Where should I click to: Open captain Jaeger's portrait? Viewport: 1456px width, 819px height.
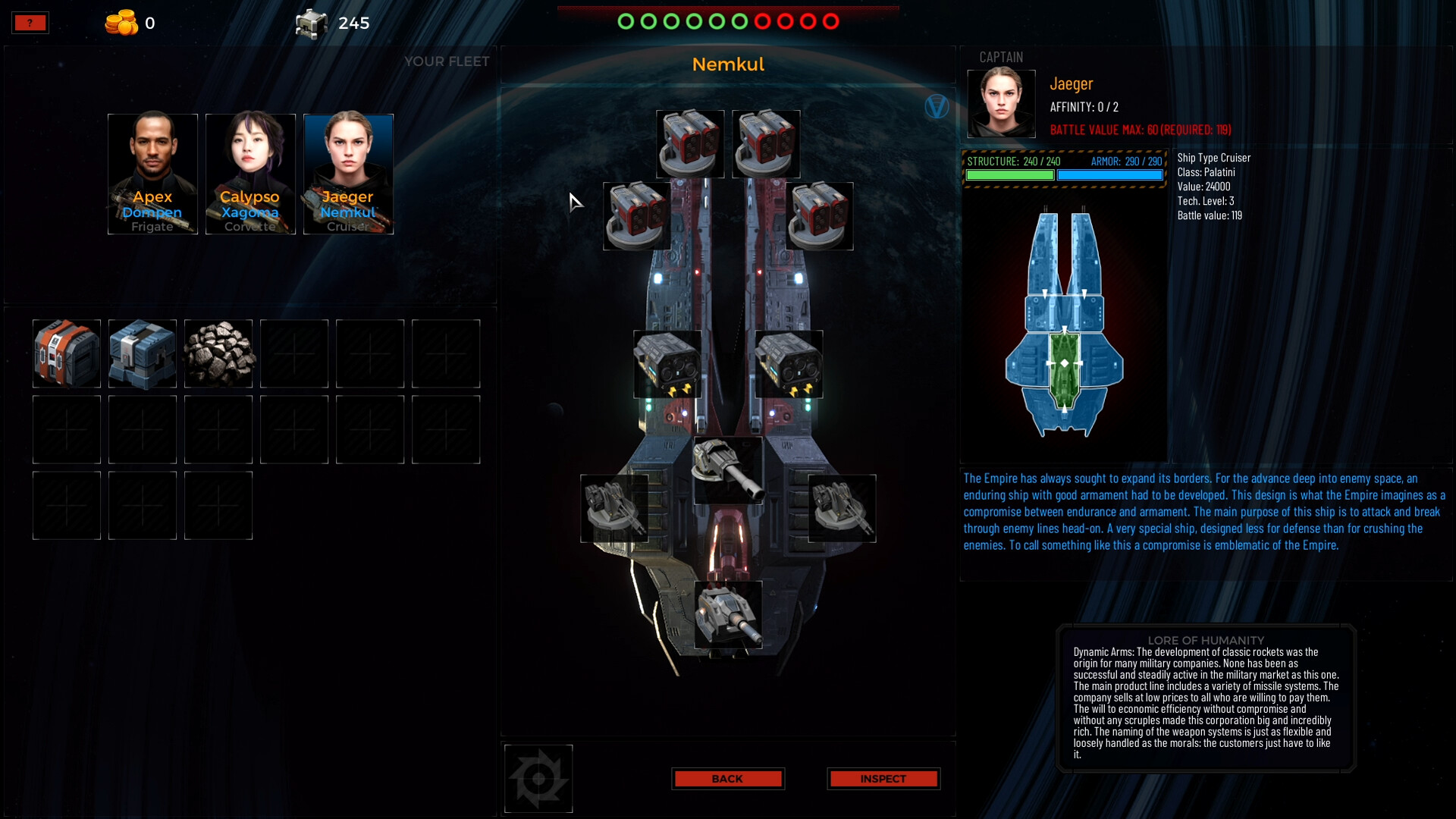[x=1001, y=104]
